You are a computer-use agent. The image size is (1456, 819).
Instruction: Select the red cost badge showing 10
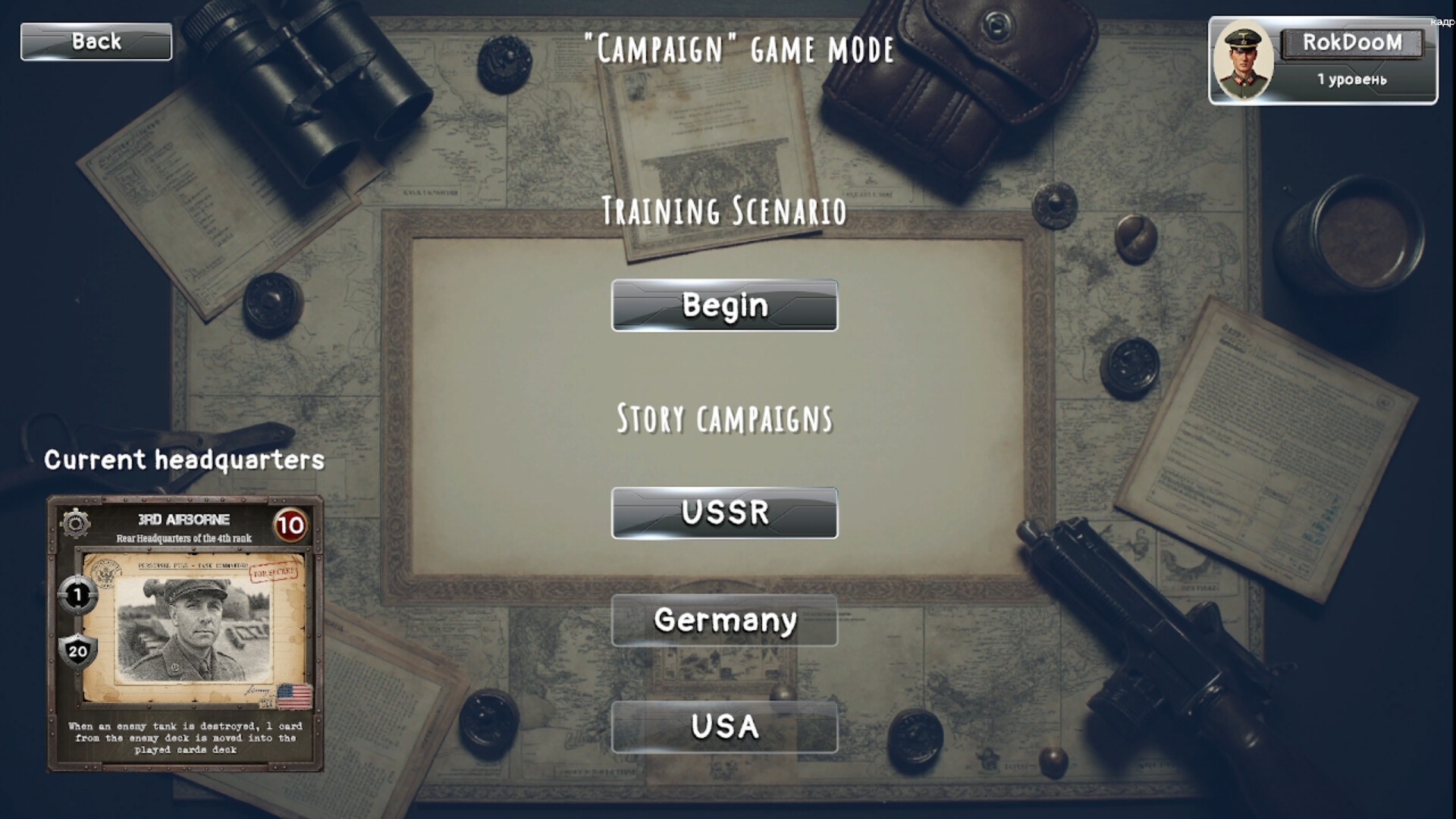[x=293, y=523]
